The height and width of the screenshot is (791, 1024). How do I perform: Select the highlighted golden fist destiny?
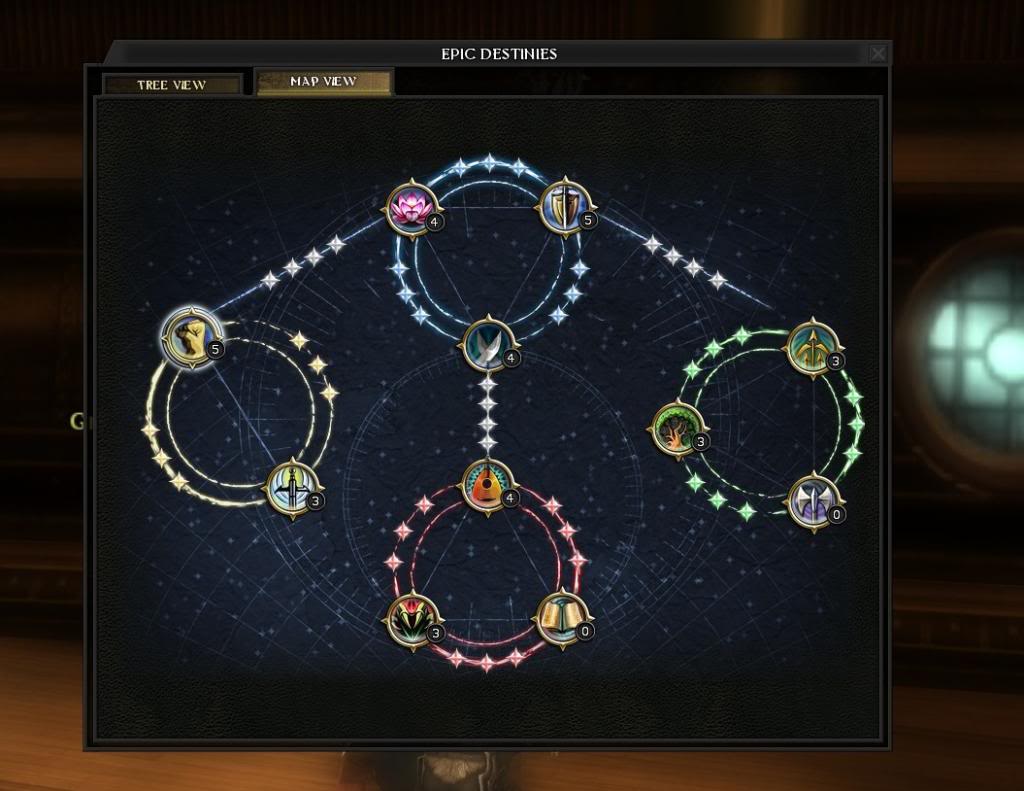189,337
